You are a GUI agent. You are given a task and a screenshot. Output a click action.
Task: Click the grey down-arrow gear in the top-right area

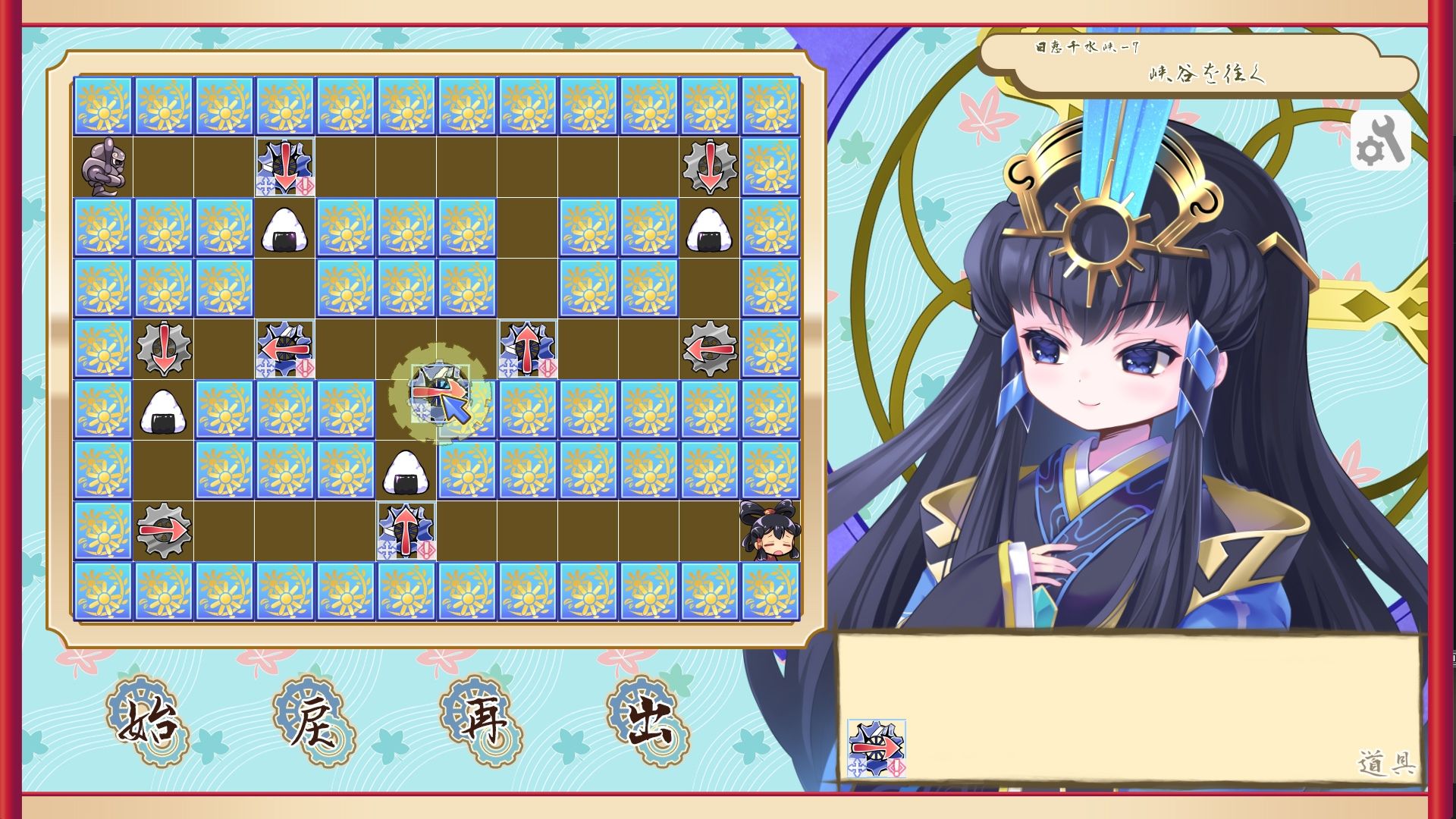pyautogui.click(x=711, y=165)
